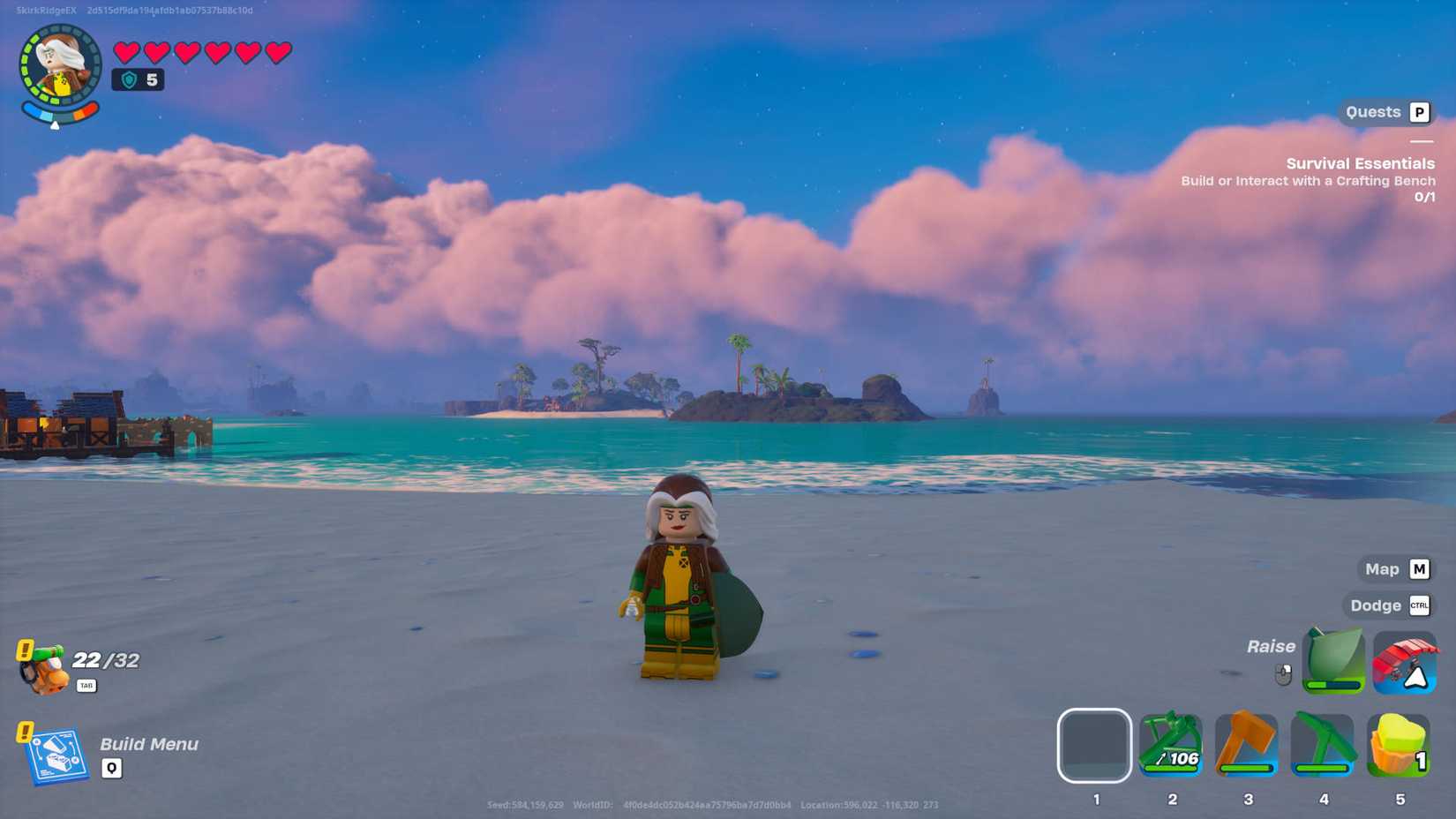Click the green leaf sail Raise icon
The width and height of the screenshot is (1456, 819).
pos(1332,660)
